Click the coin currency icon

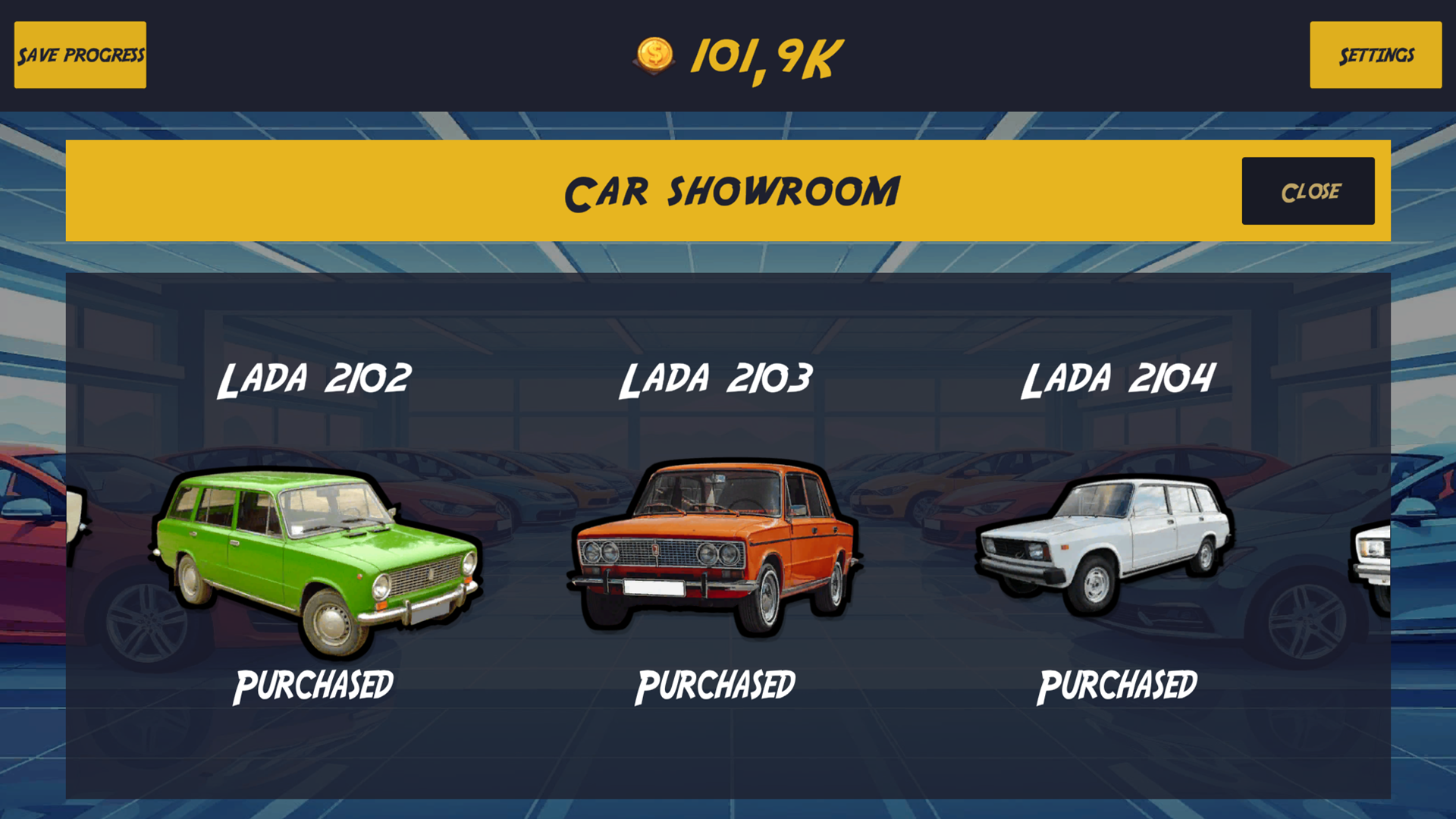pyautogui.click(x=654, y=55)
